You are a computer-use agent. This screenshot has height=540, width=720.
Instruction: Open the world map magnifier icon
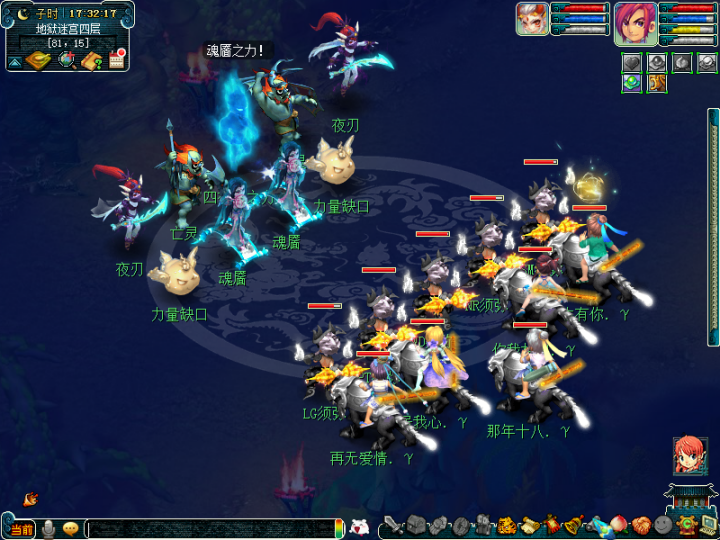[67, 61]
